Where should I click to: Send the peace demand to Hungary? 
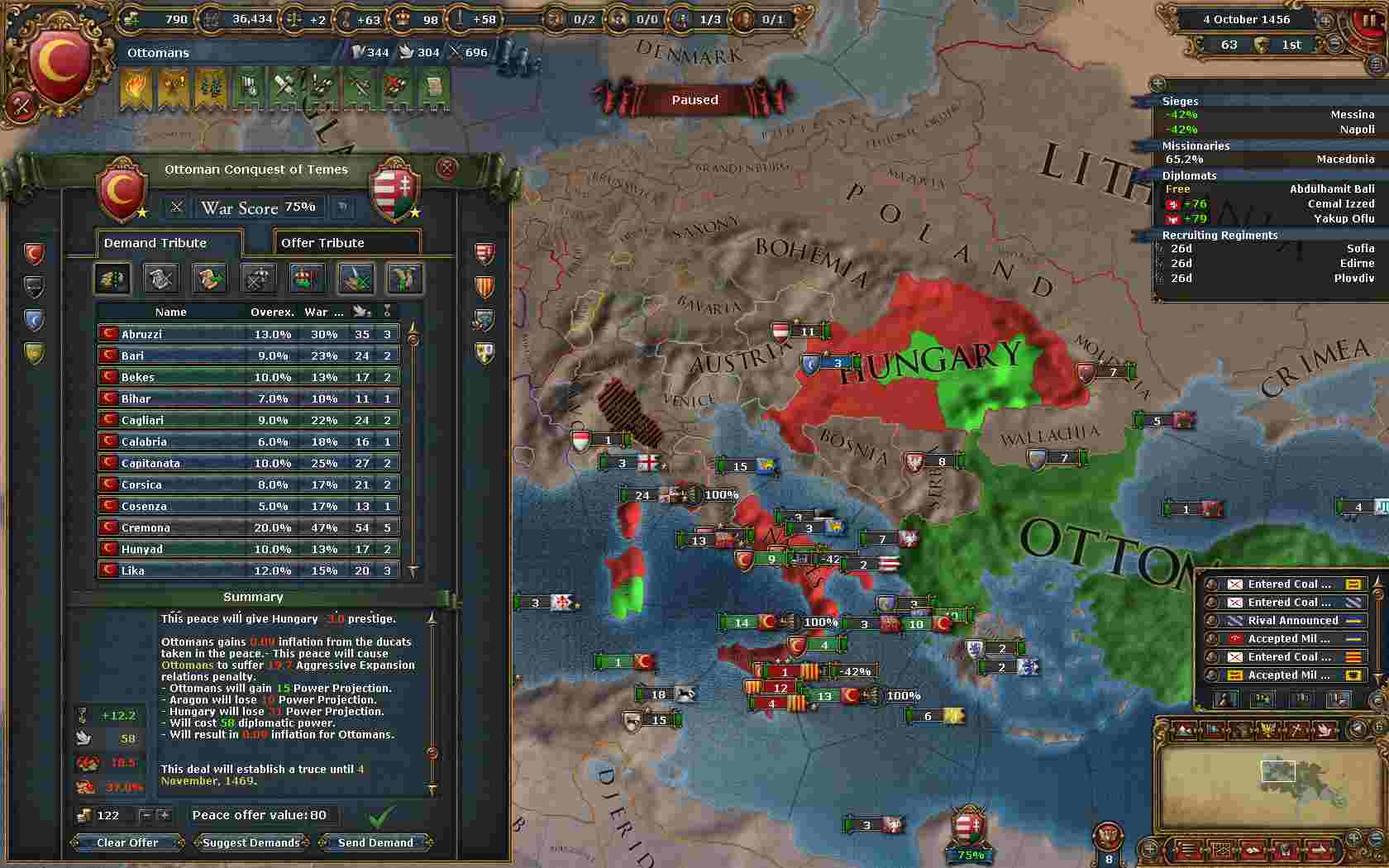(x=375, y=842)
